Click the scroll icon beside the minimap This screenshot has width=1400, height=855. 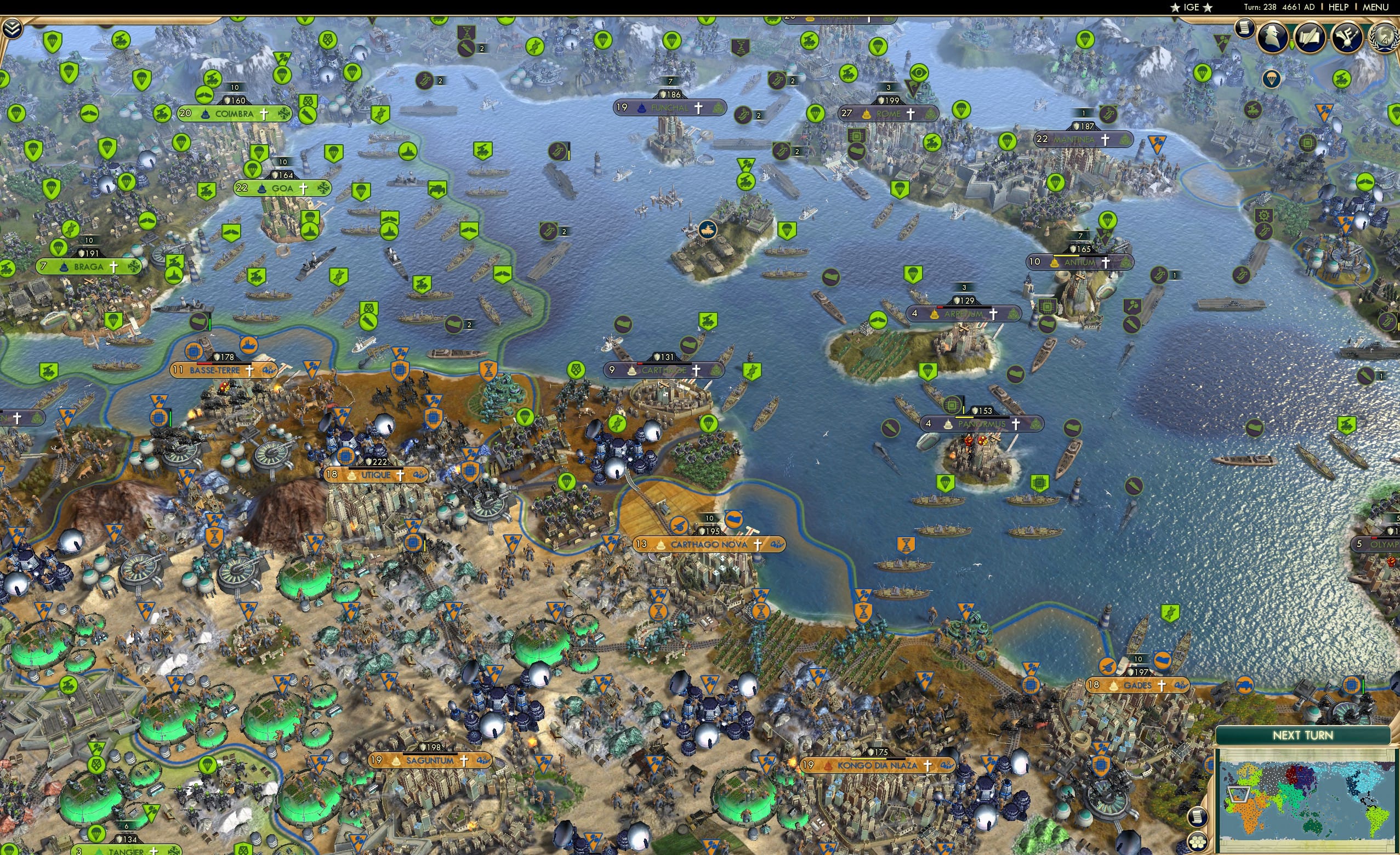[1198, 817]
